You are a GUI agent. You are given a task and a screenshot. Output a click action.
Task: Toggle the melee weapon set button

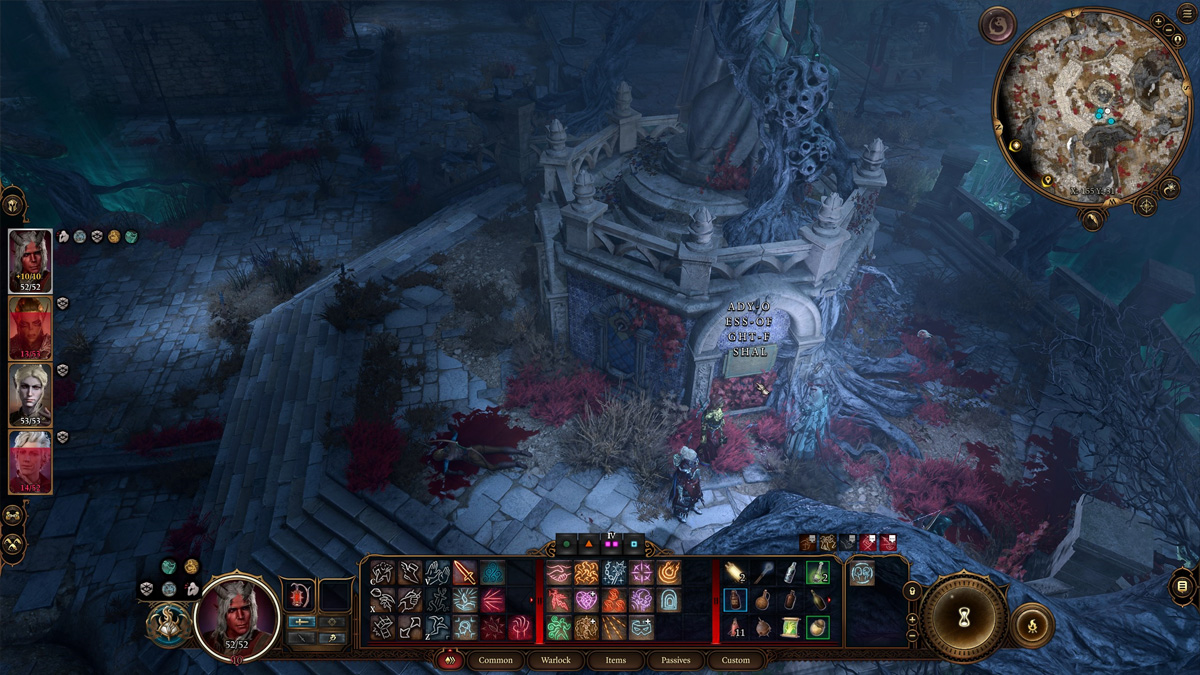click(301, 621)
